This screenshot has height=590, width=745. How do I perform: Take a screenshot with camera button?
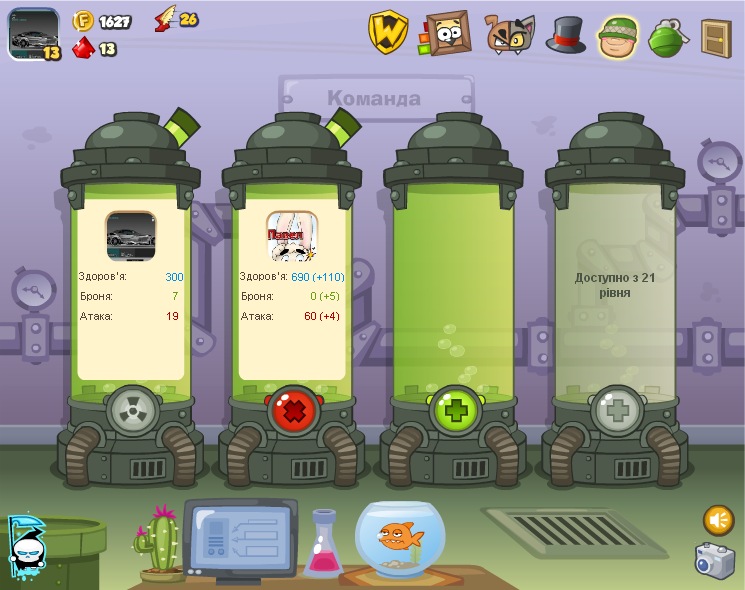coord(714,560)
